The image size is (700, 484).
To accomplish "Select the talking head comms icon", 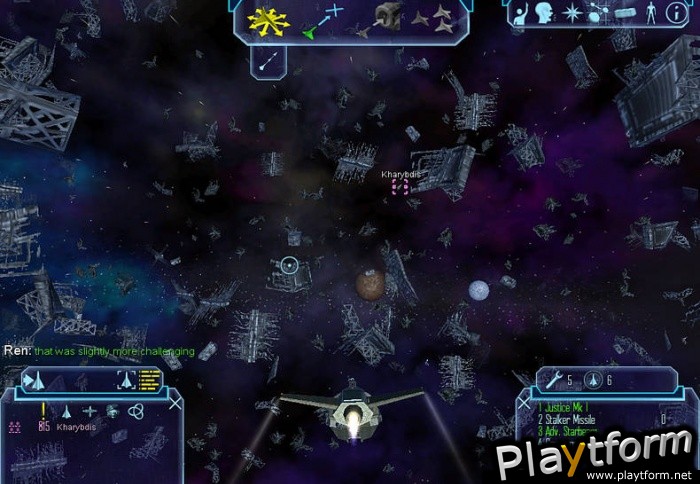I will coord(547,13).
